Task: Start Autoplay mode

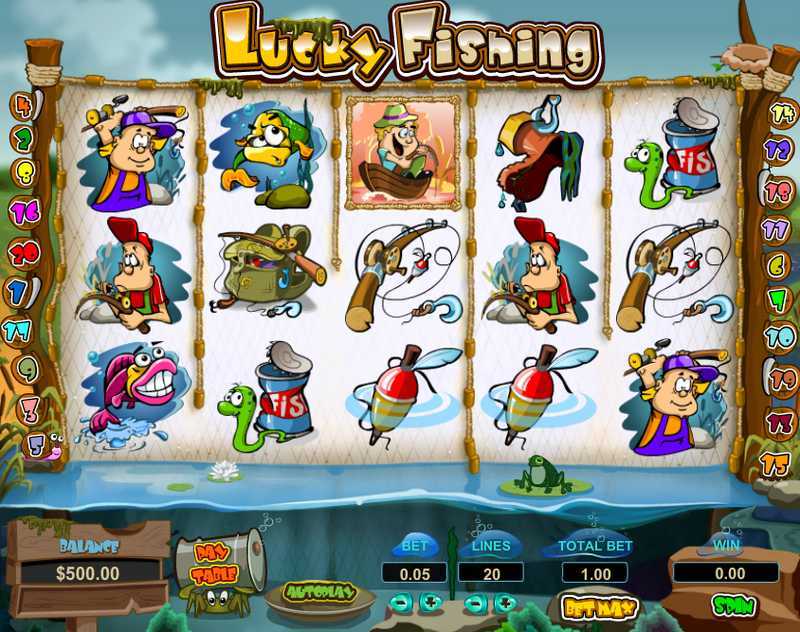Action: point(322,592)
